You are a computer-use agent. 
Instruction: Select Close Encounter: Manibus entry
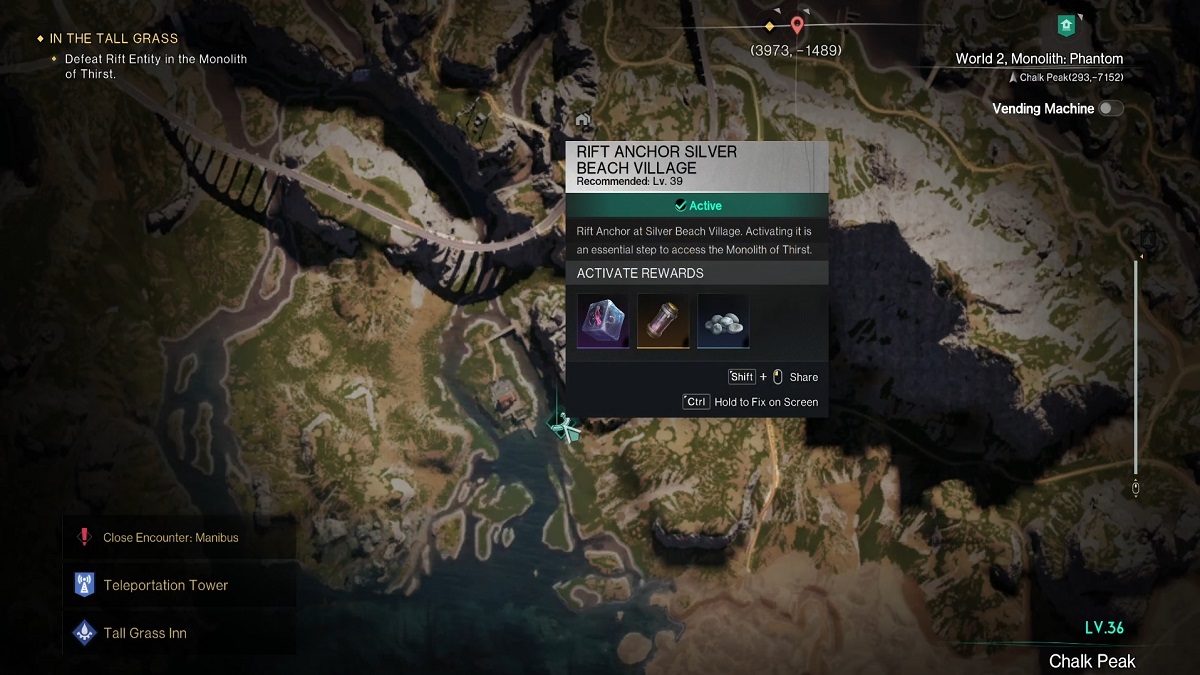click(170, 537)
